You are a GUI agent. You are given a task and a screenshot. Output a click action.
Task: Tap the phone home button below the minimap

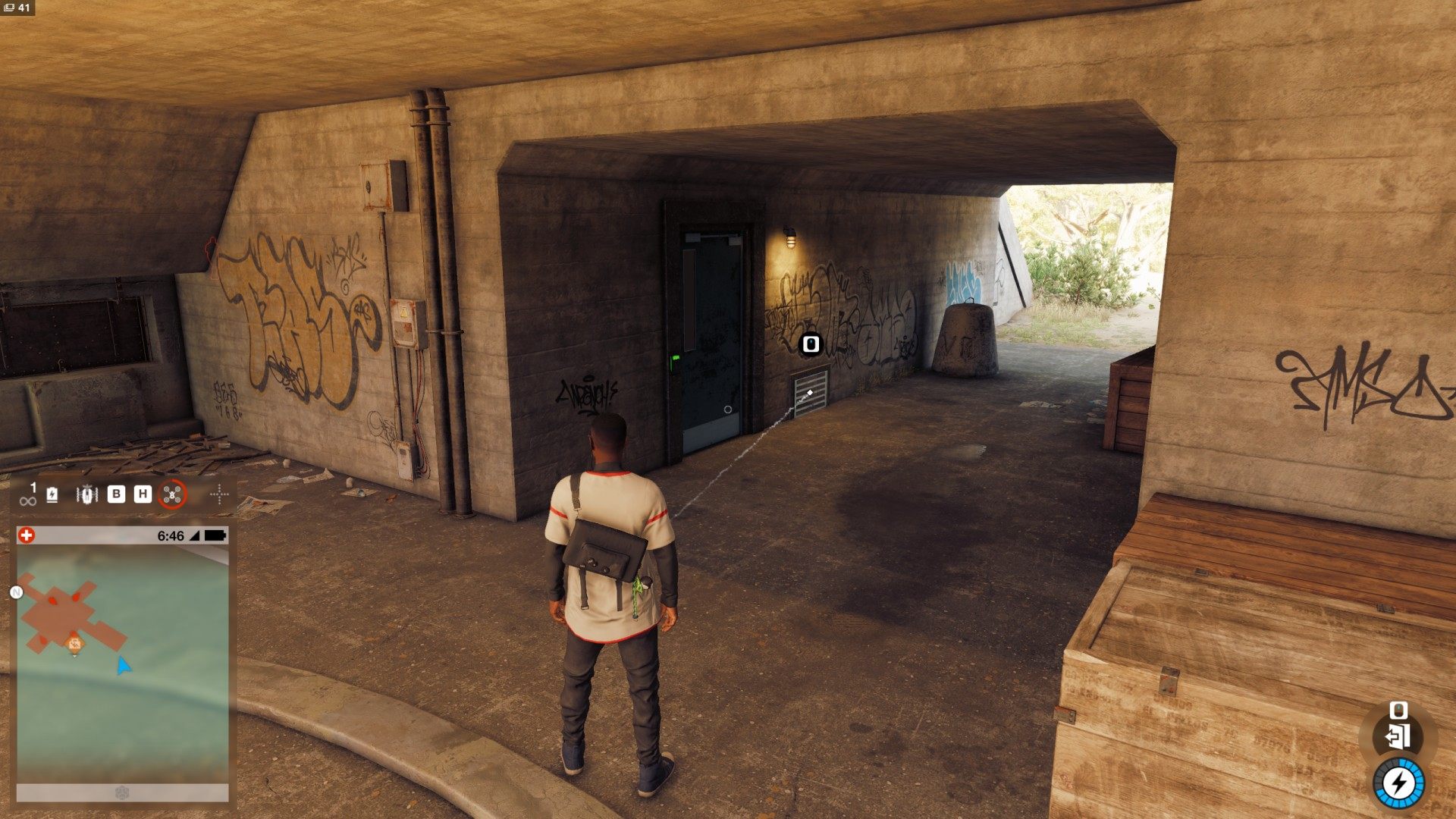click(122, 792)
